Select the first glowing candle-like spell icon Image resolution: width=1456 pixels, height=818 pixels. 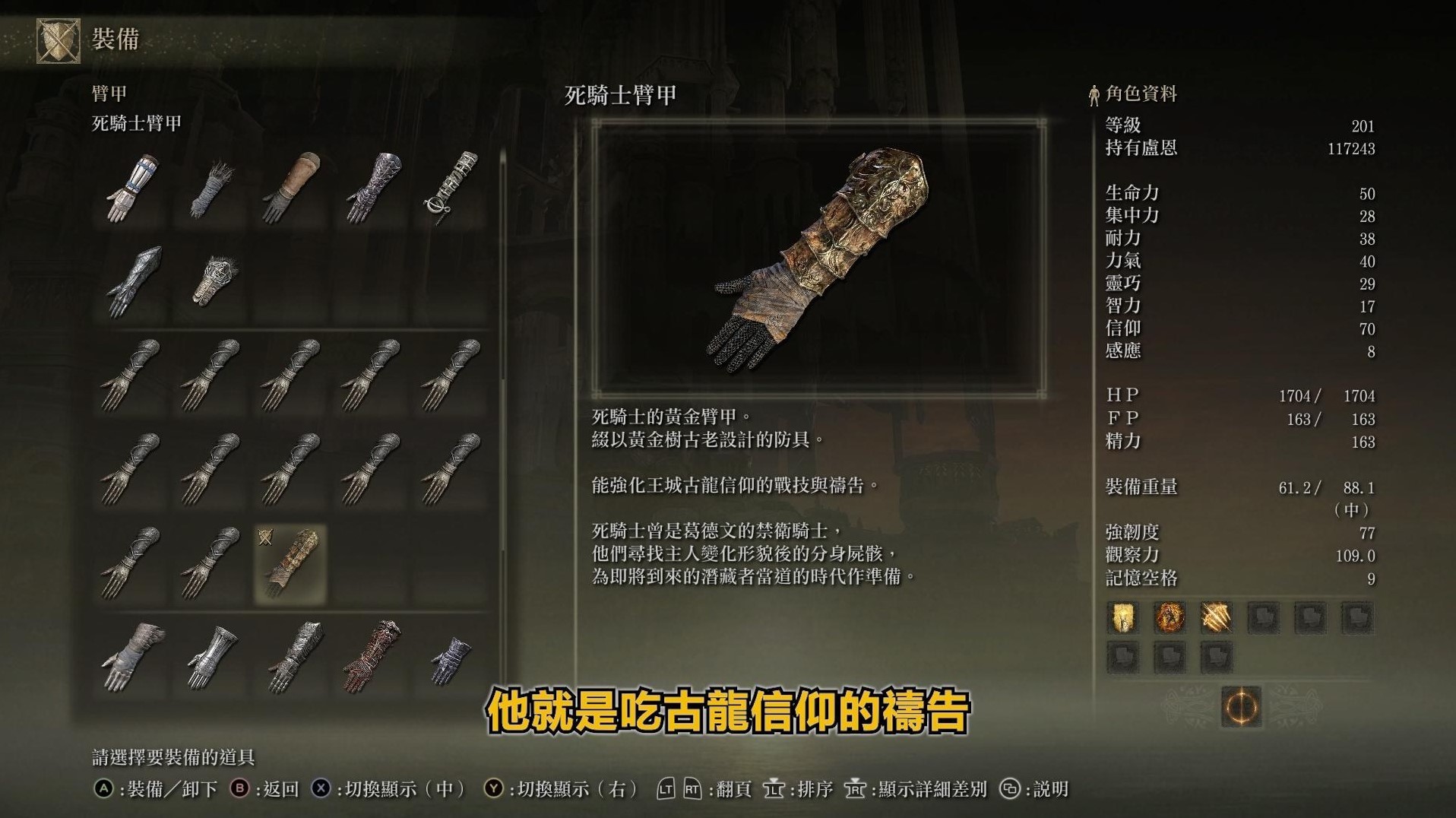coord(1122,618)
